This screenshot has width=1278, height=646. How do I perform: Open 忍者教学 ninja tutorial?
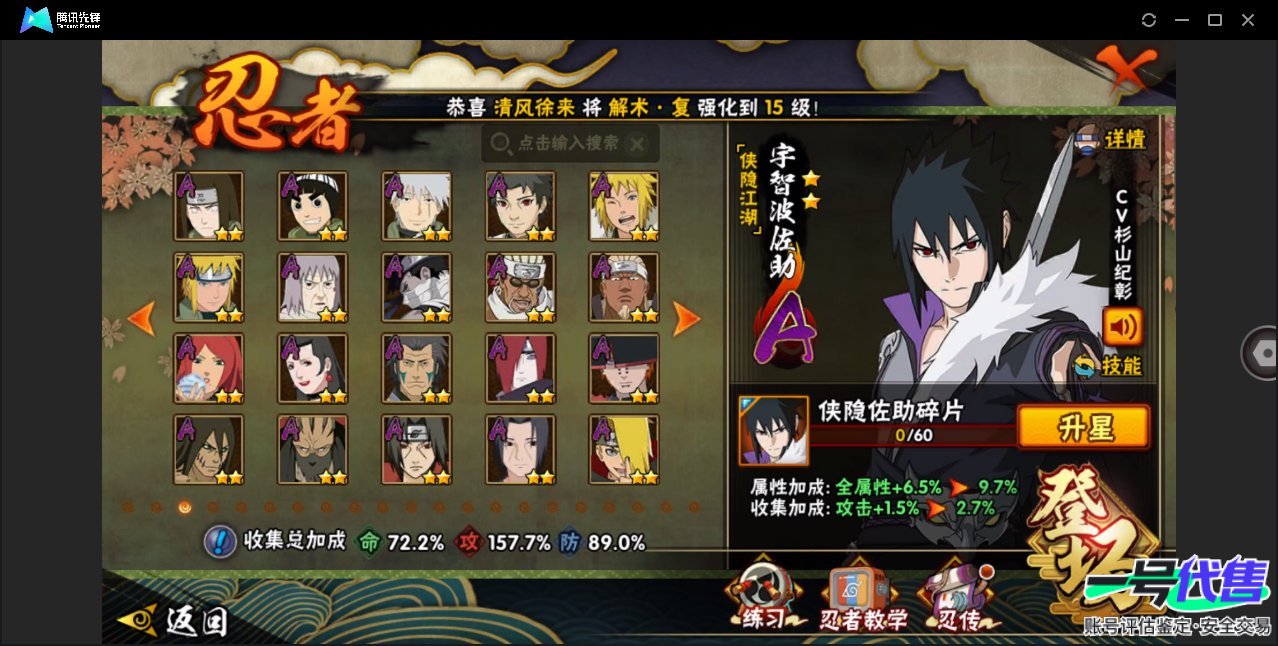click(x=863, y=600)
